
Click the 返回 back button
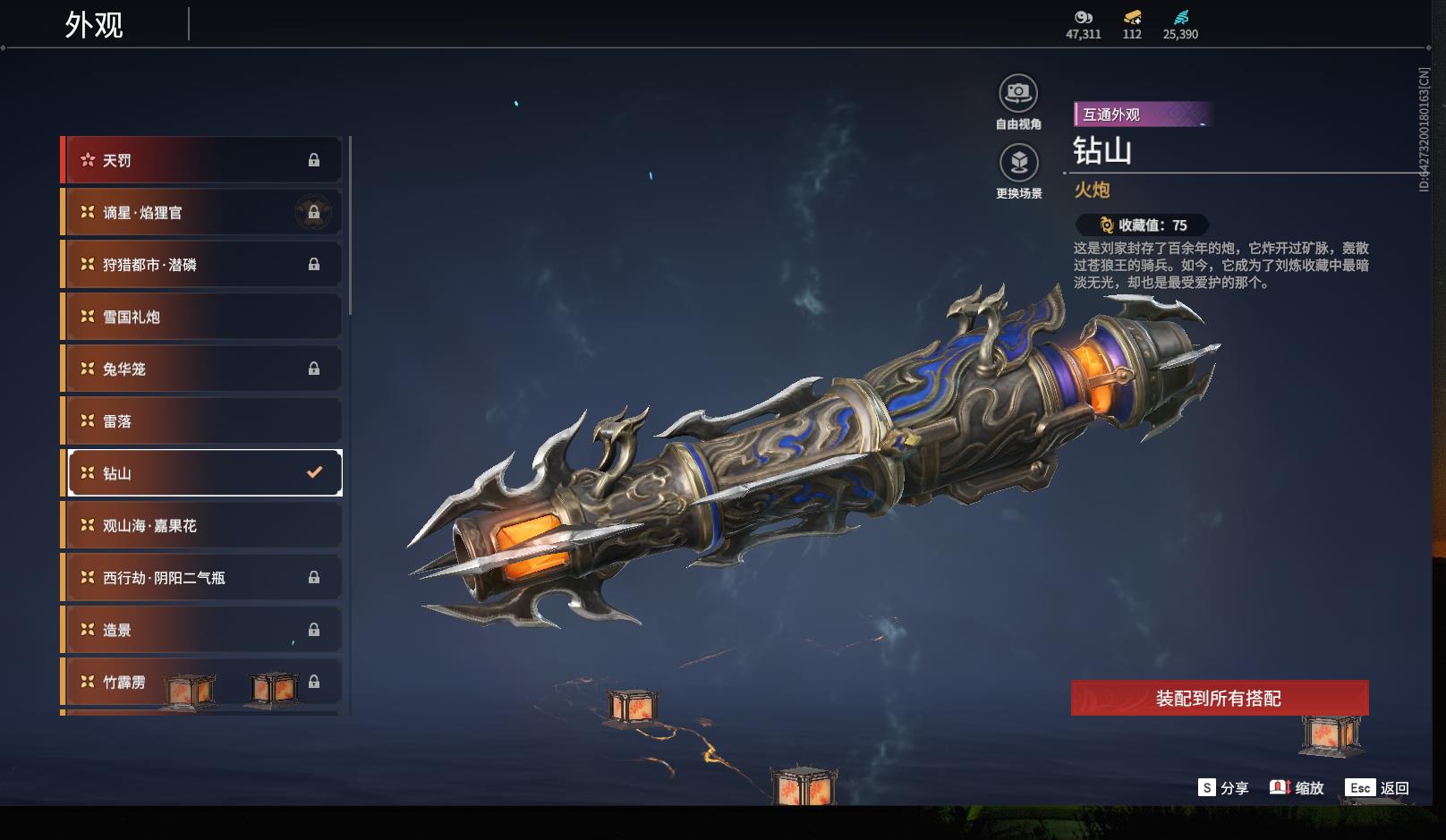1378,788
